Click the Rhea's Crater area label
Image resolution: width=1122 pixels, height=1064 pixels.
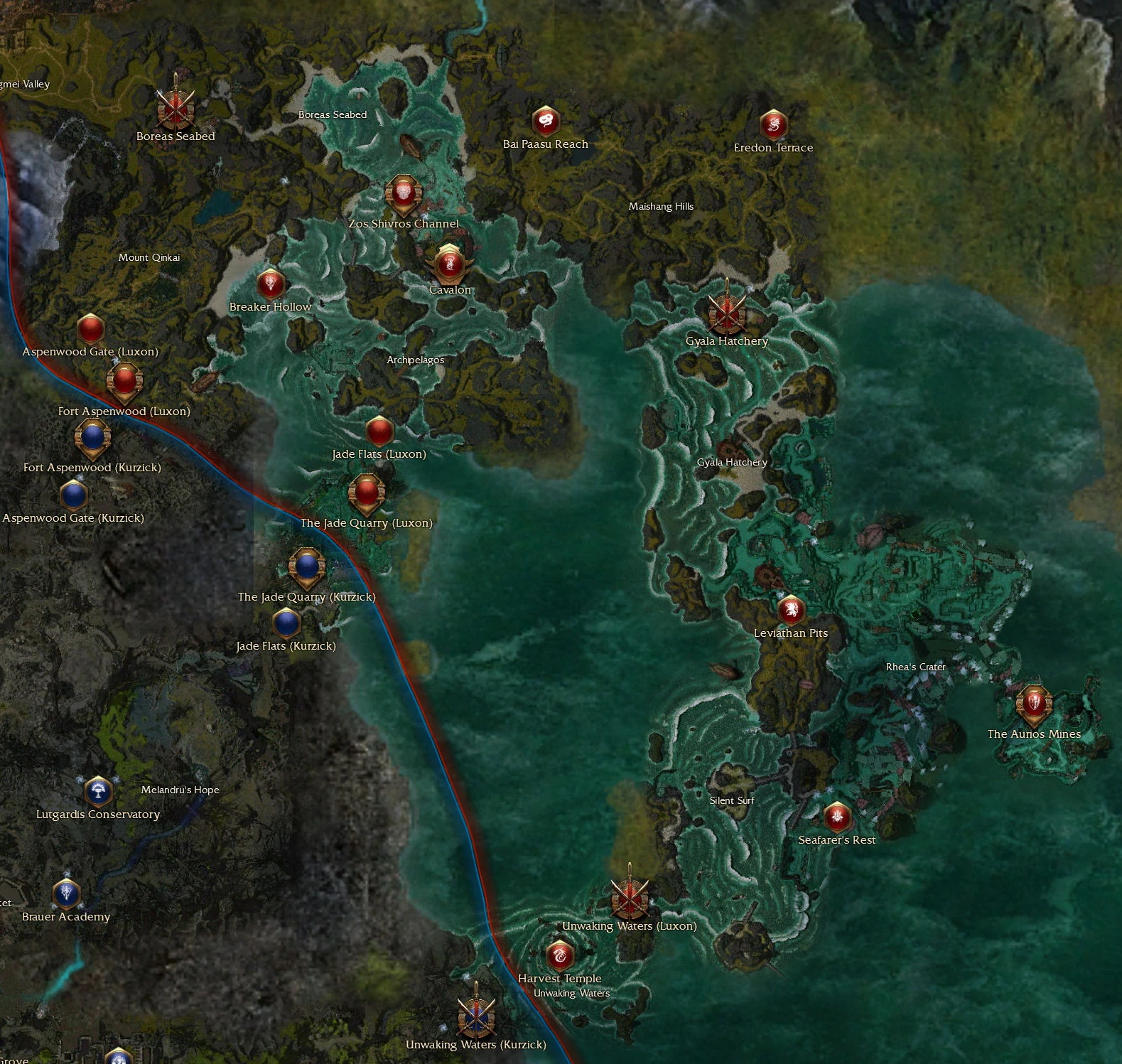915,667
